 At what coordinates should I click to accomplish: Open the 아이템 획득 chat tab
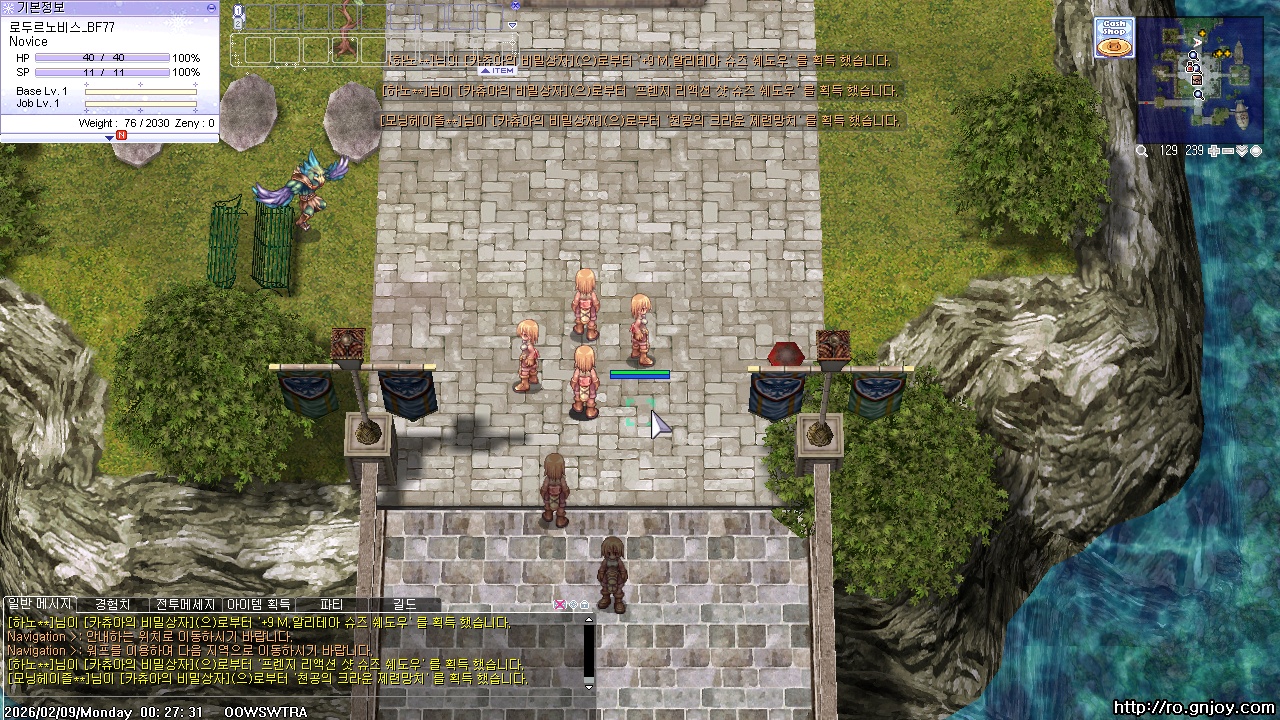258,605
